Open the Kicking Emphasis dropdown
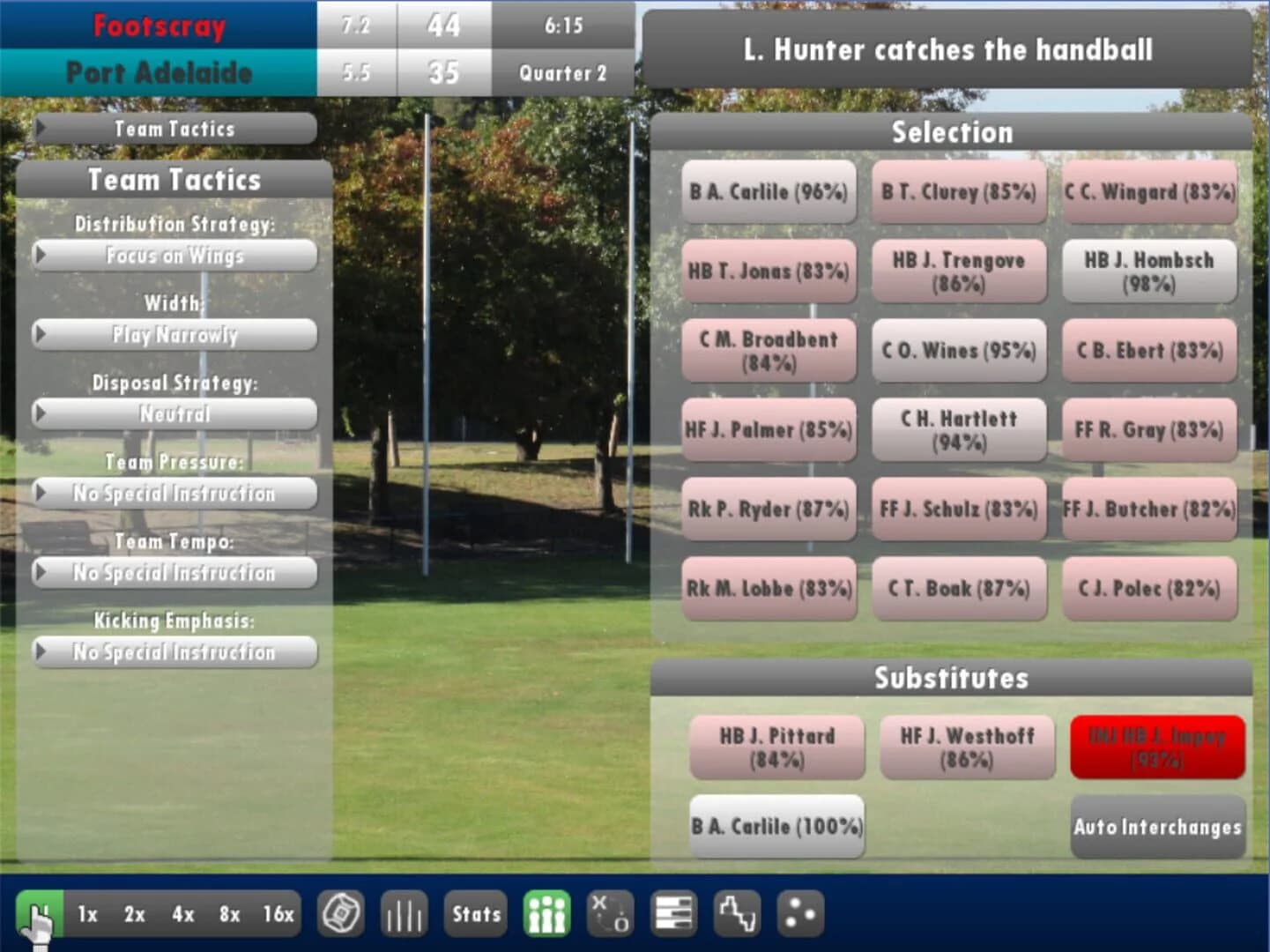 (174, 652)
